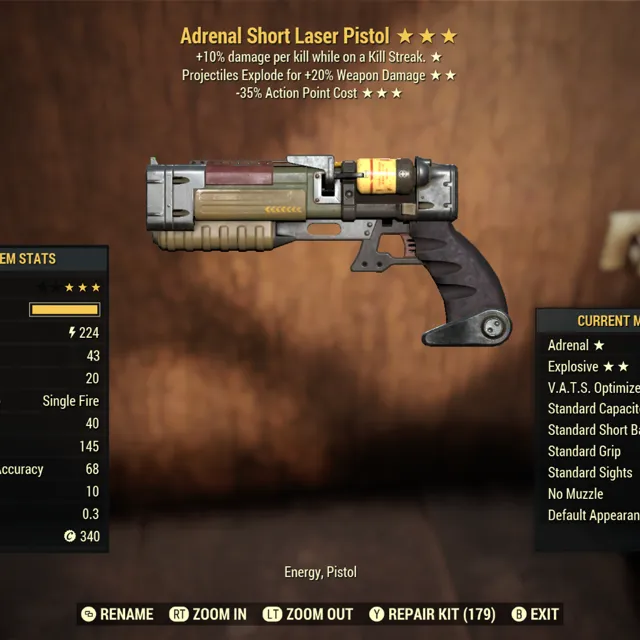Select the Explosive mod entry
The image size is (640, 640).
click(x=587, y=366)
